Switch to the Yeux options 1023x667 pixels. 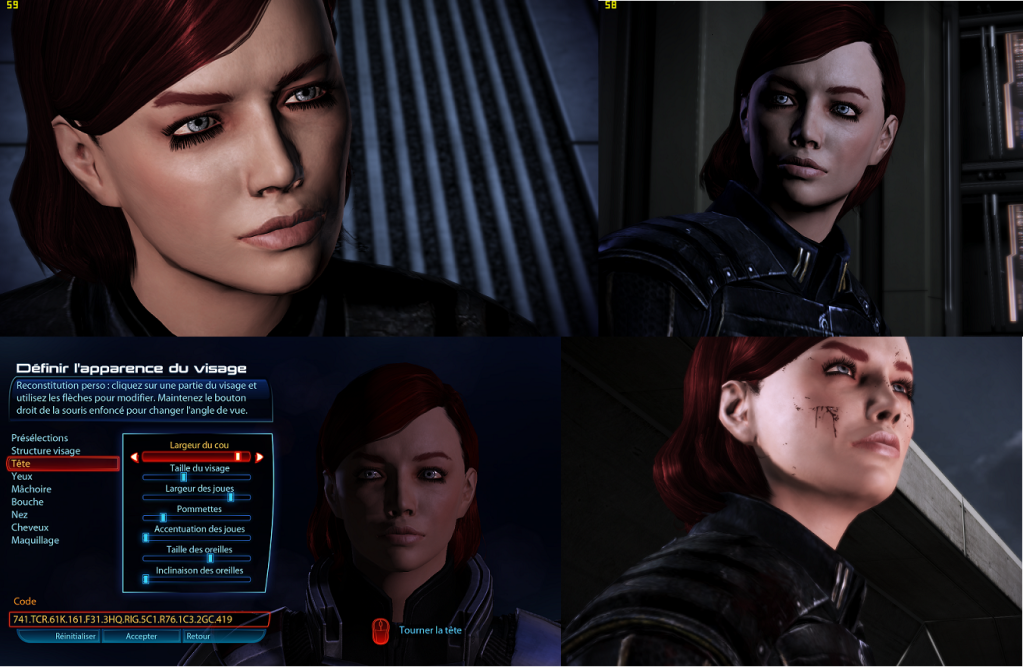tap(22, 477)
